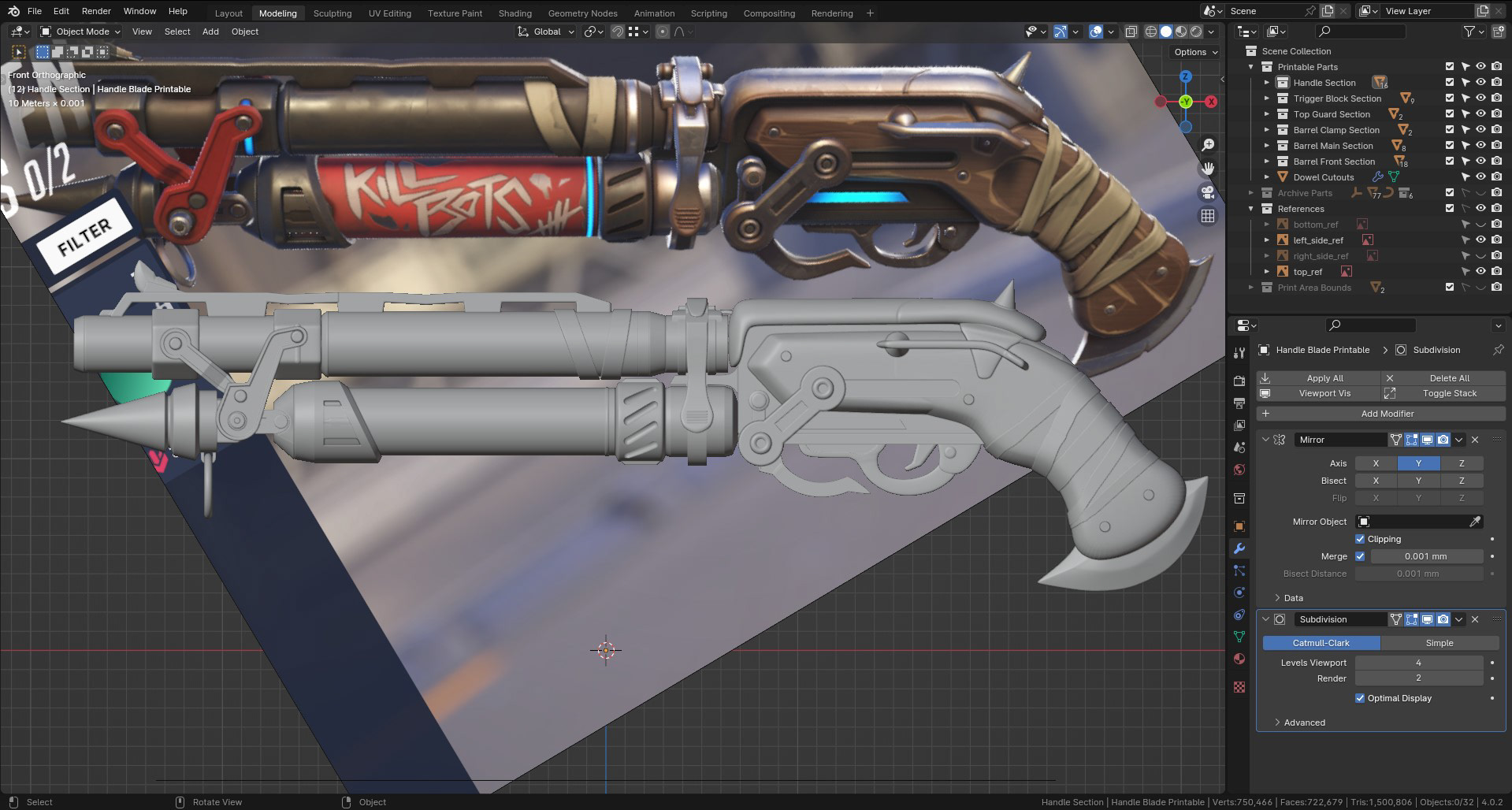Open the Render Properties tab
1512x810 pixels.
point(1239,381)
